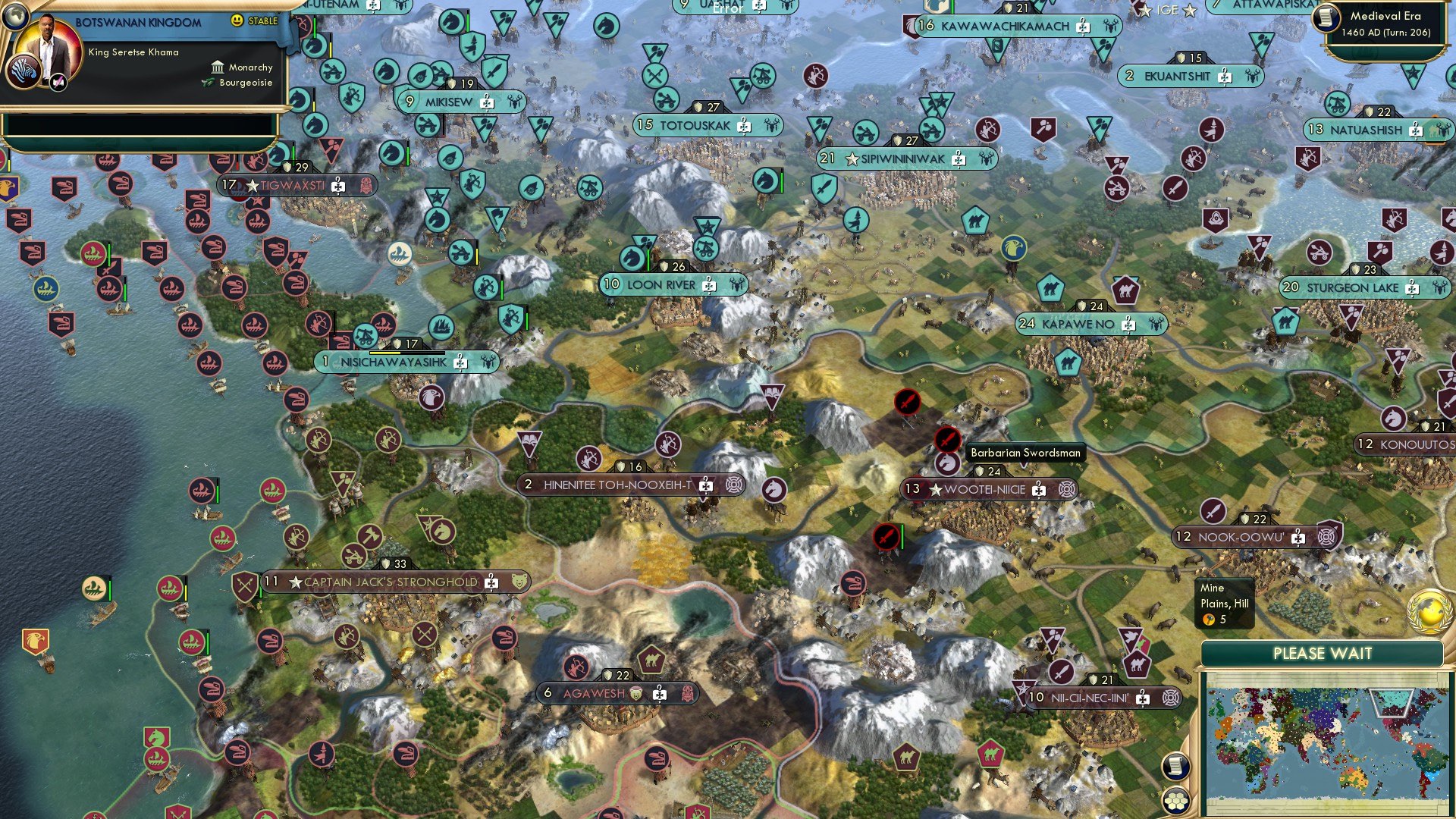Select the Barbarian Swordsman tooltip unit

tap(1025, 451)
